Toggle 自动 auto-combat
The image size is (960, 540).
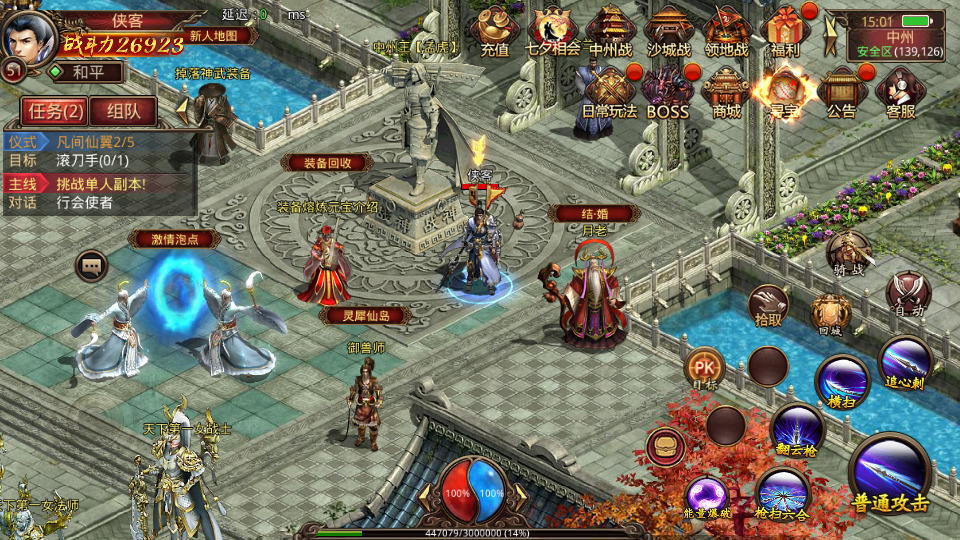908,294
